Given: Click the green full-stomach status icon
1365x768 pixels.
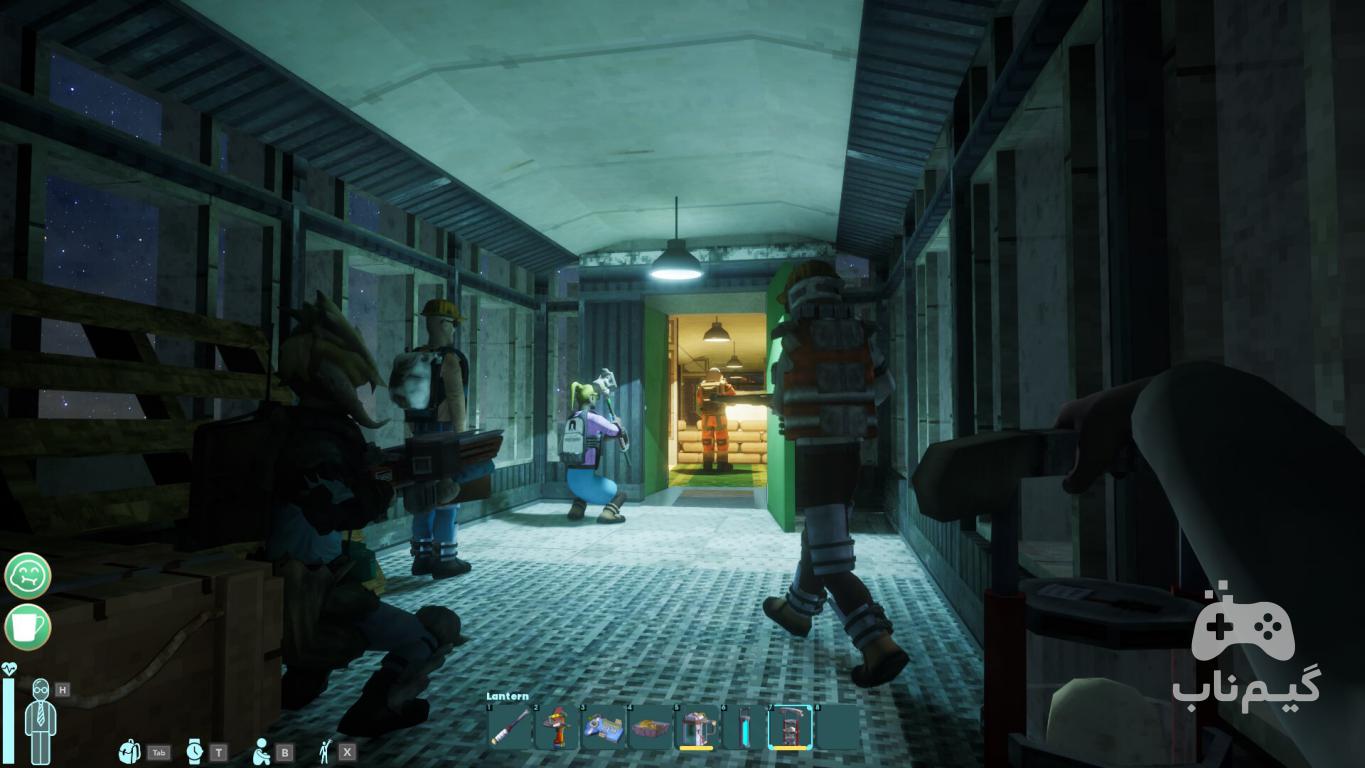Looking at the screenshot, I should coord(27,576).
